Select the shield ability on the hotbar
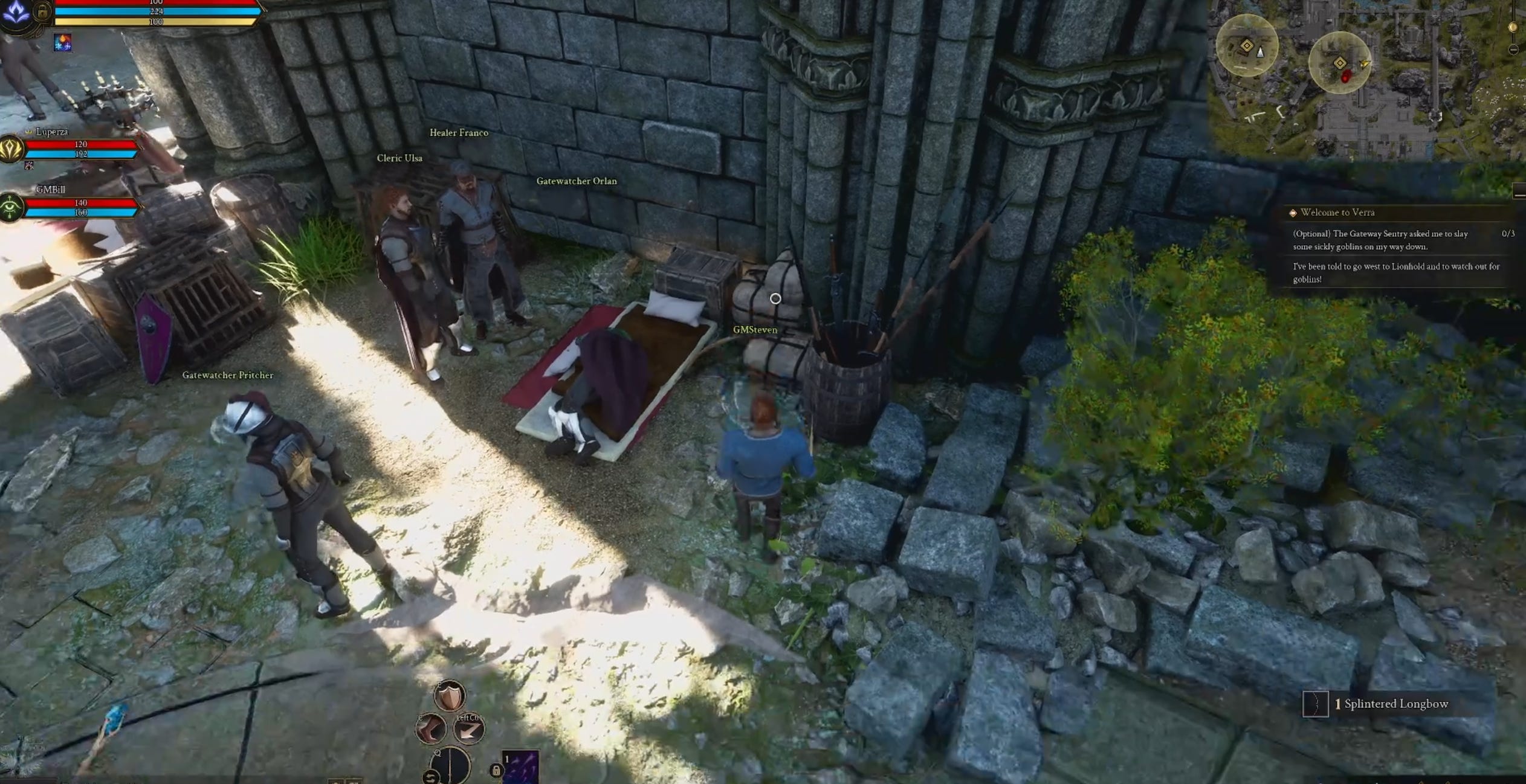This screenshot has width=1526, height=784. click(449, 696)
